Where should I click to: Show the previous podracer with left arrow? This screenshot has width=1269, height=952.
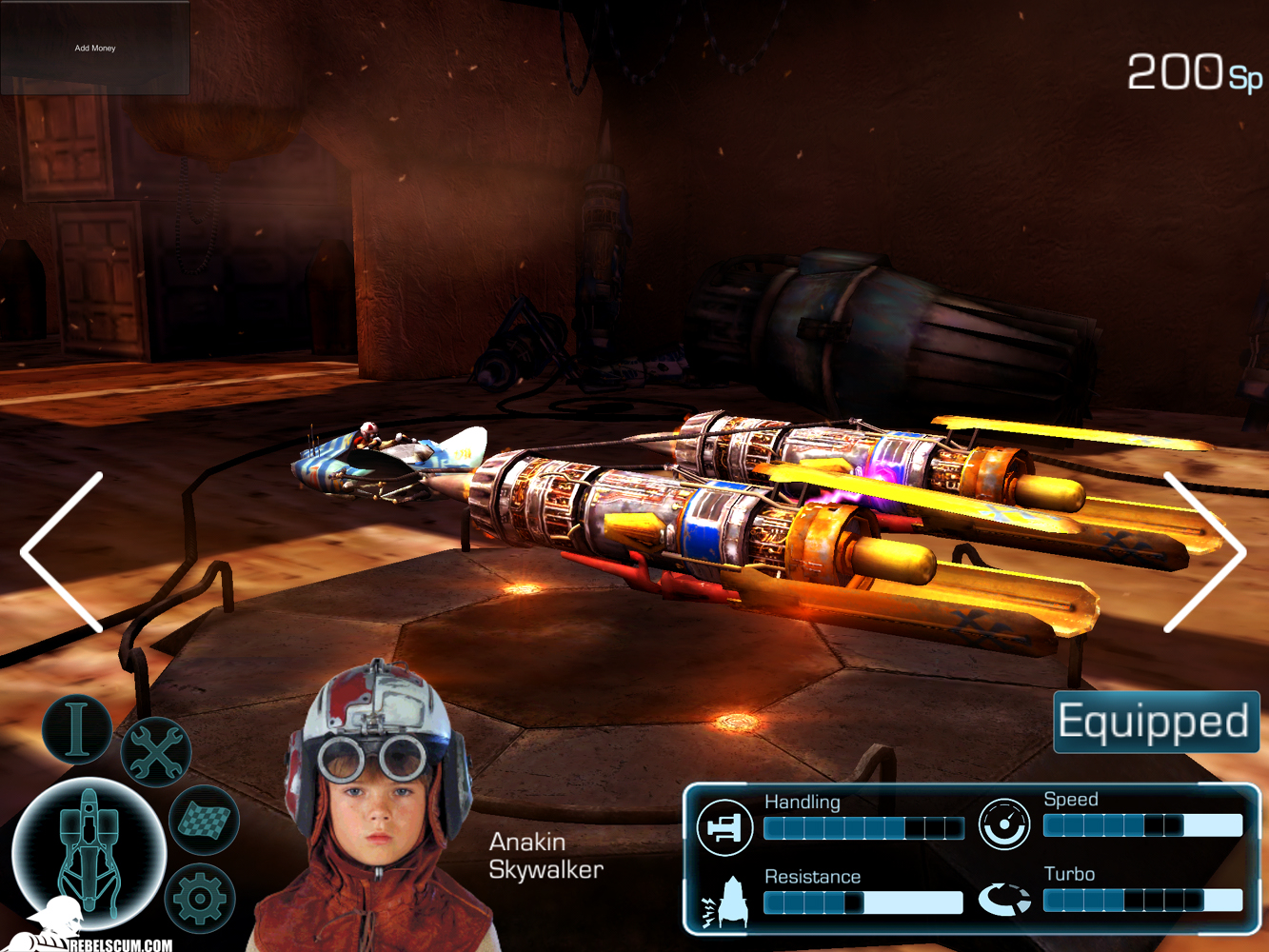[x=64, y=552]
